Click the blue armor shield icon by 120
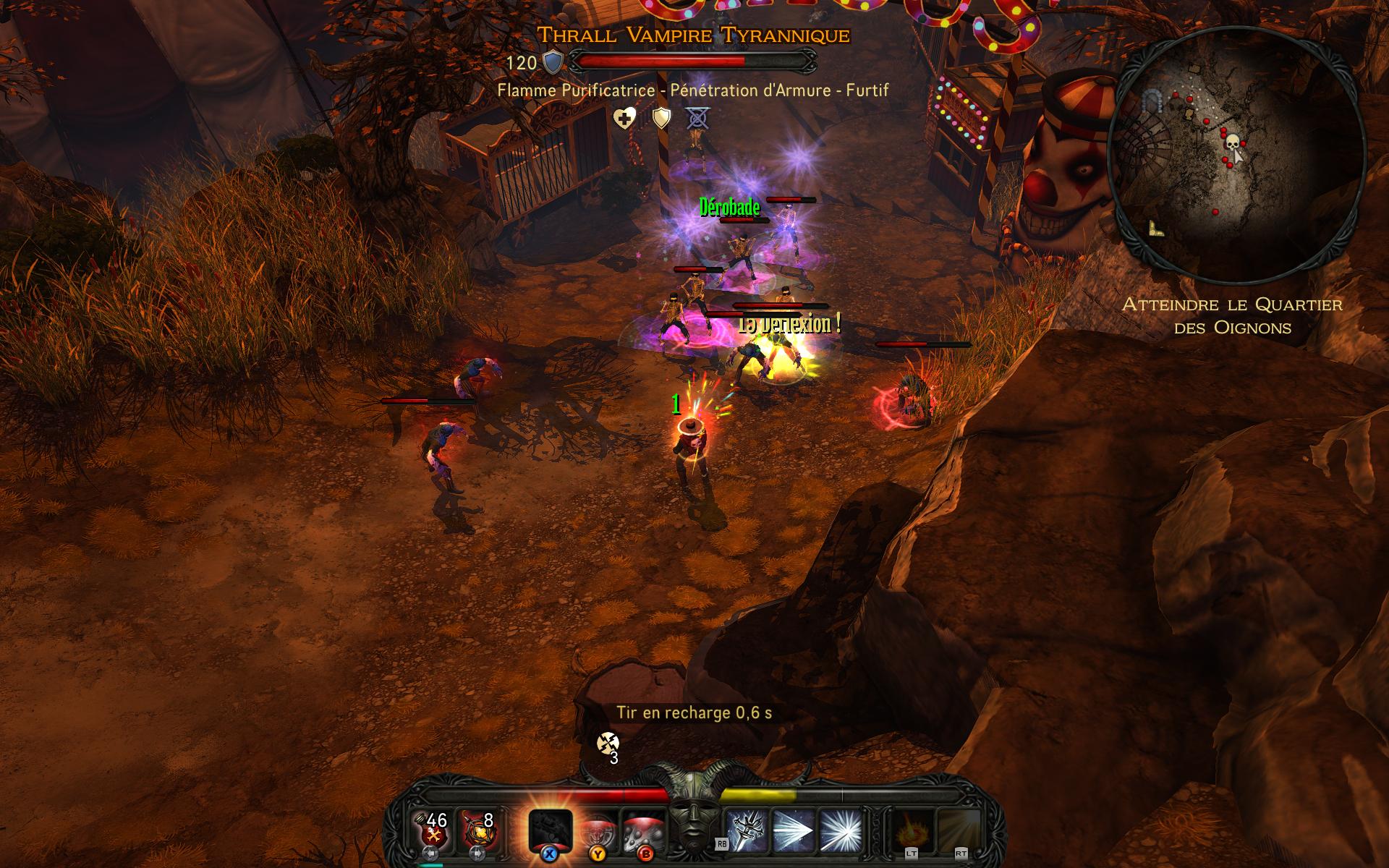This screenshot has width=1389, height=868. pos(553,63)
